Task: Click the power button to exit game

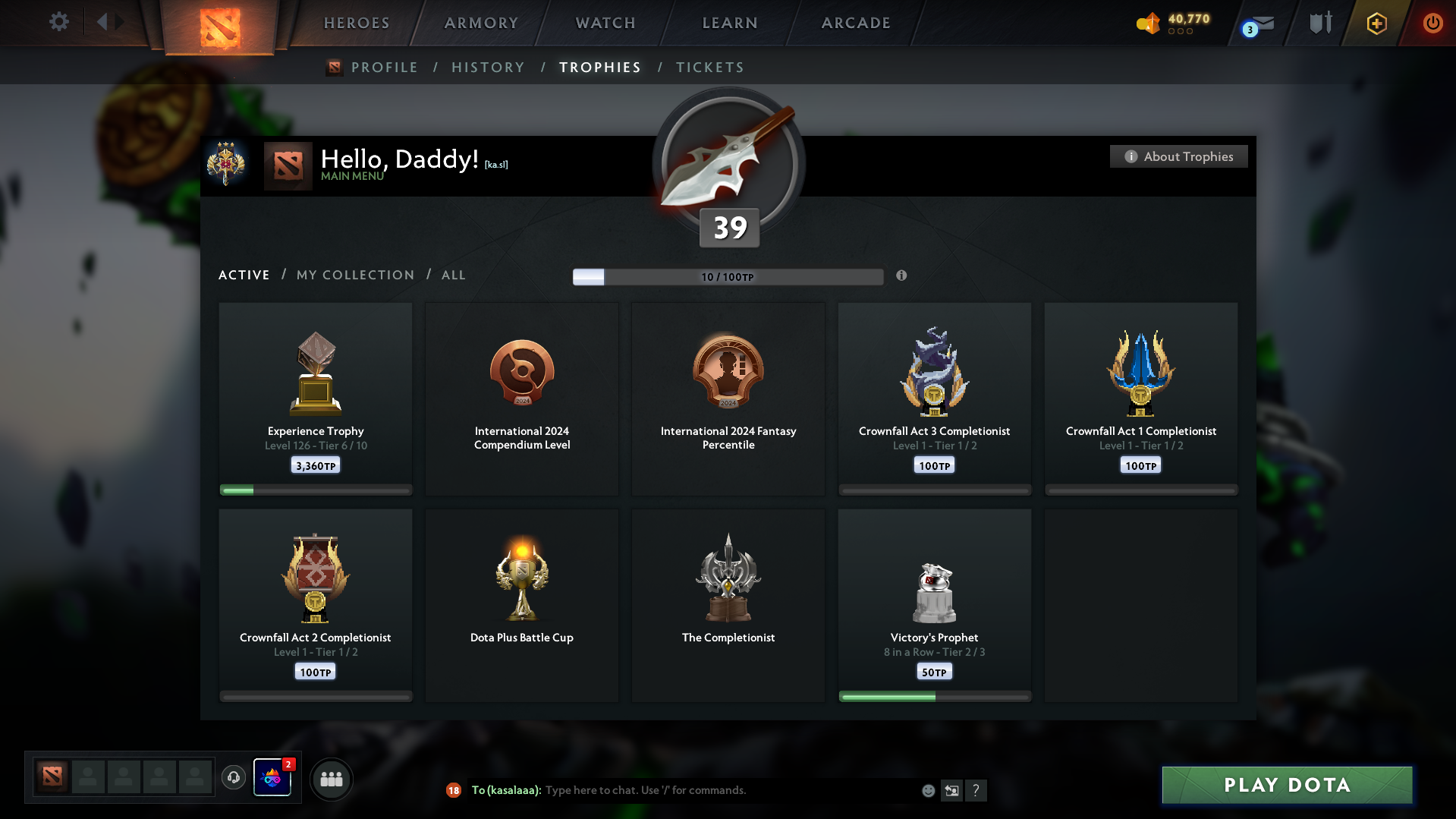Action: coord(1432,24)
